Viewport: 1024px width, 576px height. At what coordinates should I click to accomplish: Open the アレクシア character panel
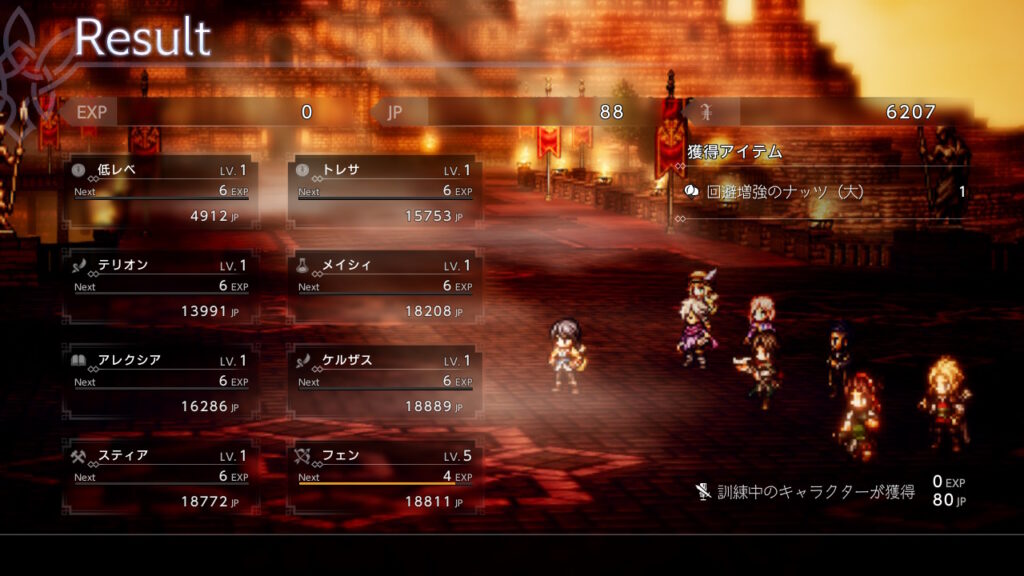pos(160,383)
